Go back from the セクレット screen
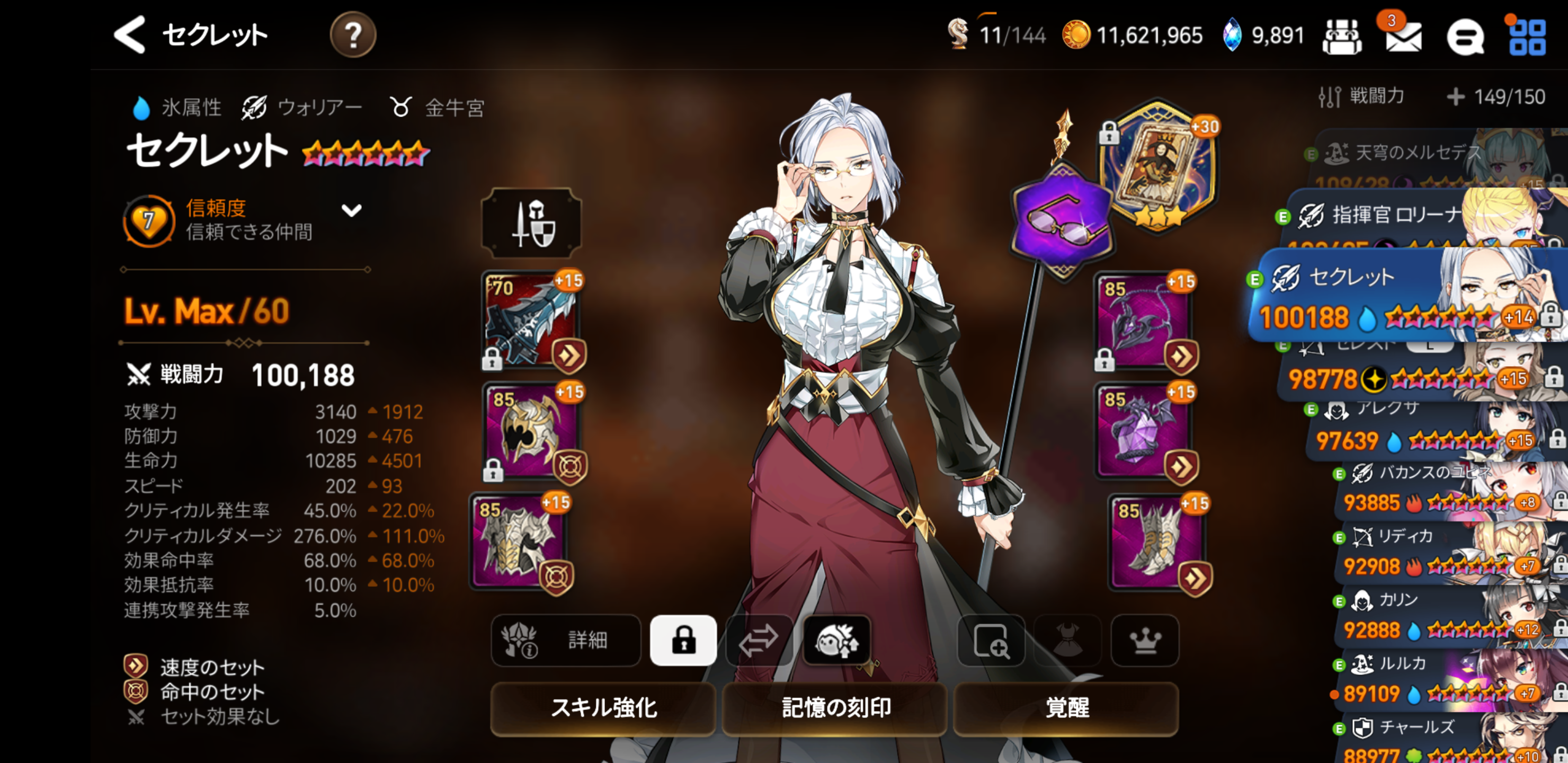Image resolution: width=1568 pixels, height=763 pixels. [x=130, y=35]
